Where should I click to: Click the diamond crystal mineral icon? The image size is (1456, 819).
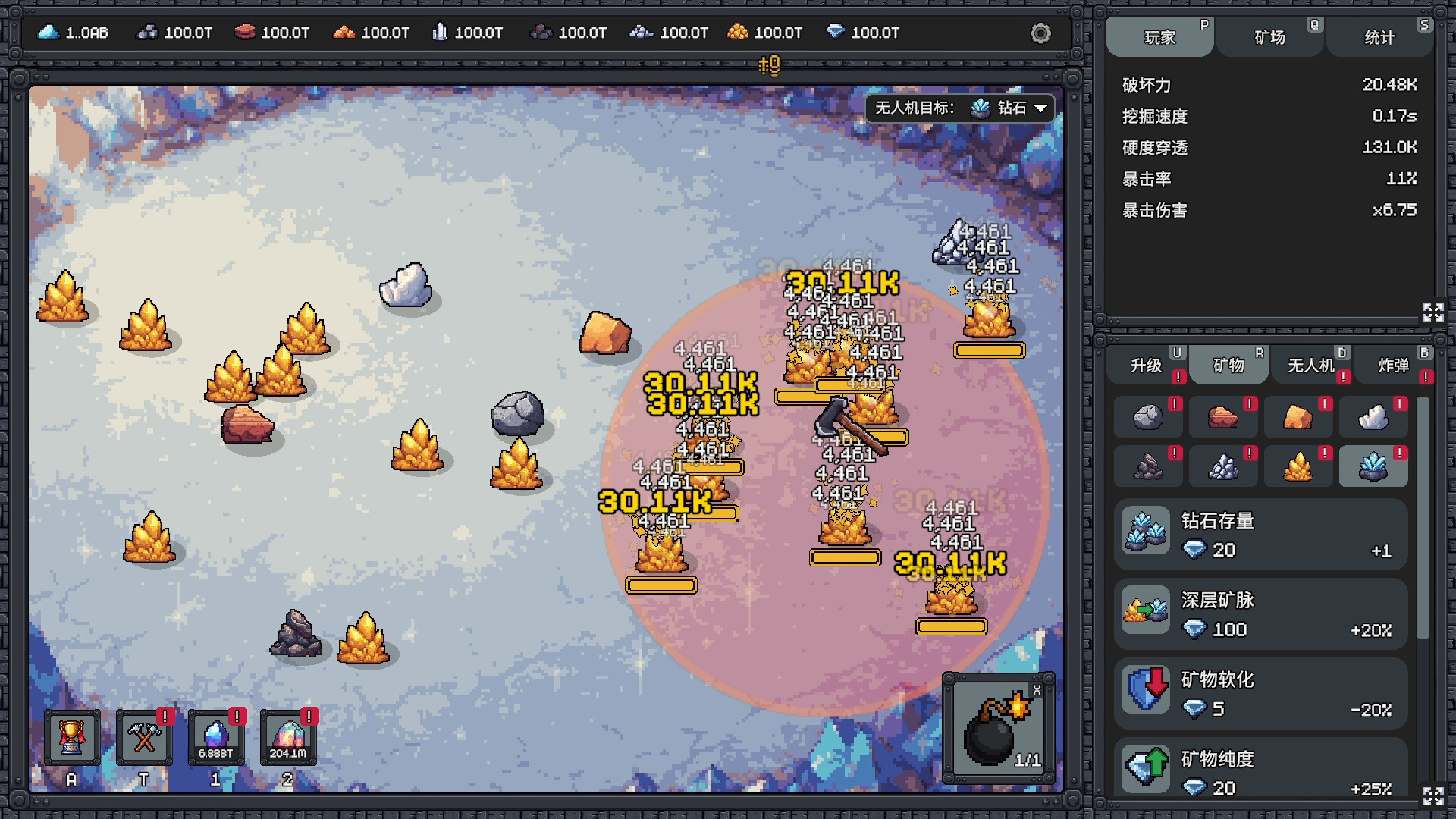[1374, 466]
